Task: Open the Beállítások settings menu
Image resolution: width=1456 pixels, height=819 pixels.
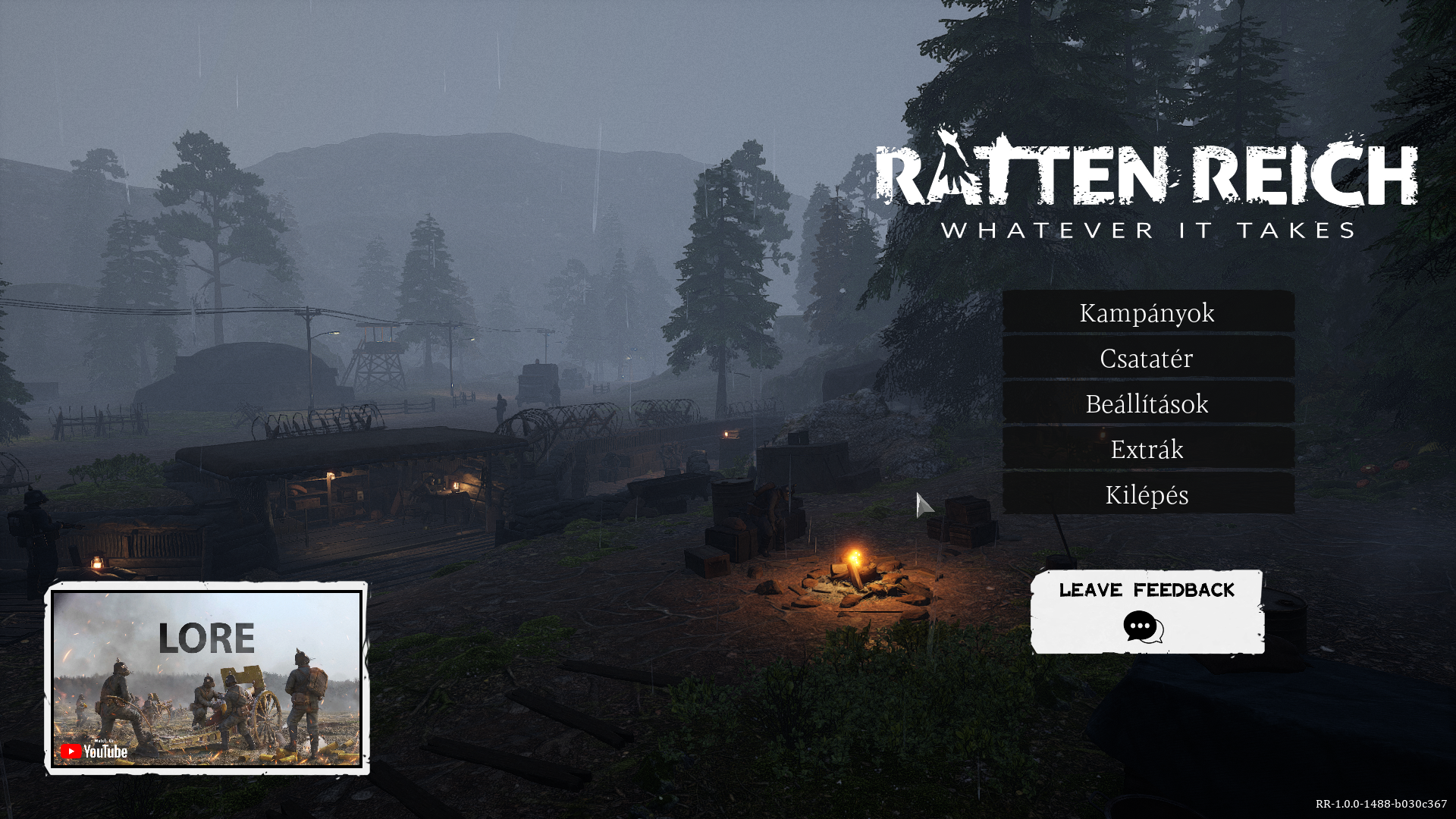Action: coord(1147,403)
